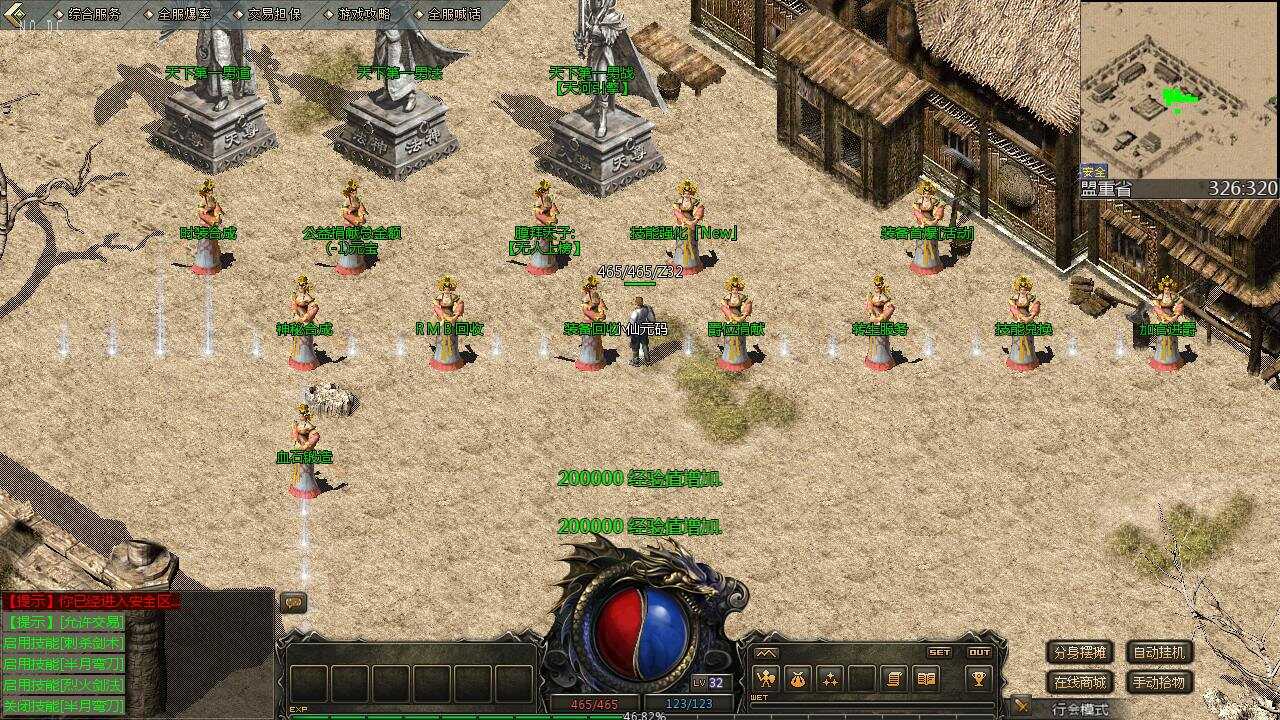This screenshot has height=720, width=1280.
Task: Open the bag pouch icon
Action: (x=798, y=679)
